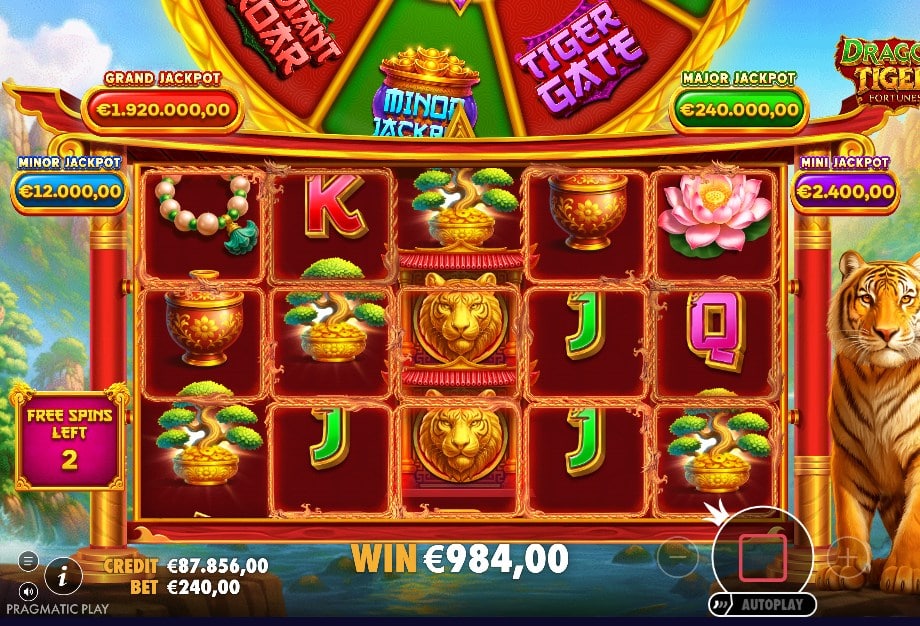Open the Autoplay settings
Viewport: 920px width, 626px height.
[x=762, y=605]
